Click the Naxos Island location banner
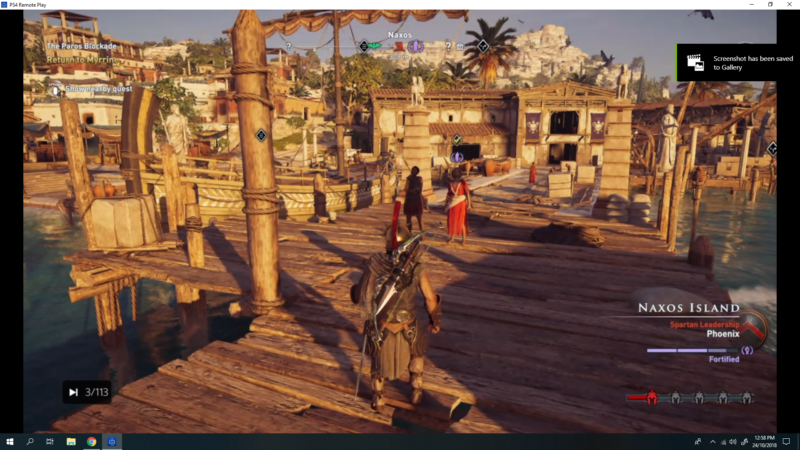The height and width of the screenshot is (450, 800). pyautogui.click(x=690, y=308)
